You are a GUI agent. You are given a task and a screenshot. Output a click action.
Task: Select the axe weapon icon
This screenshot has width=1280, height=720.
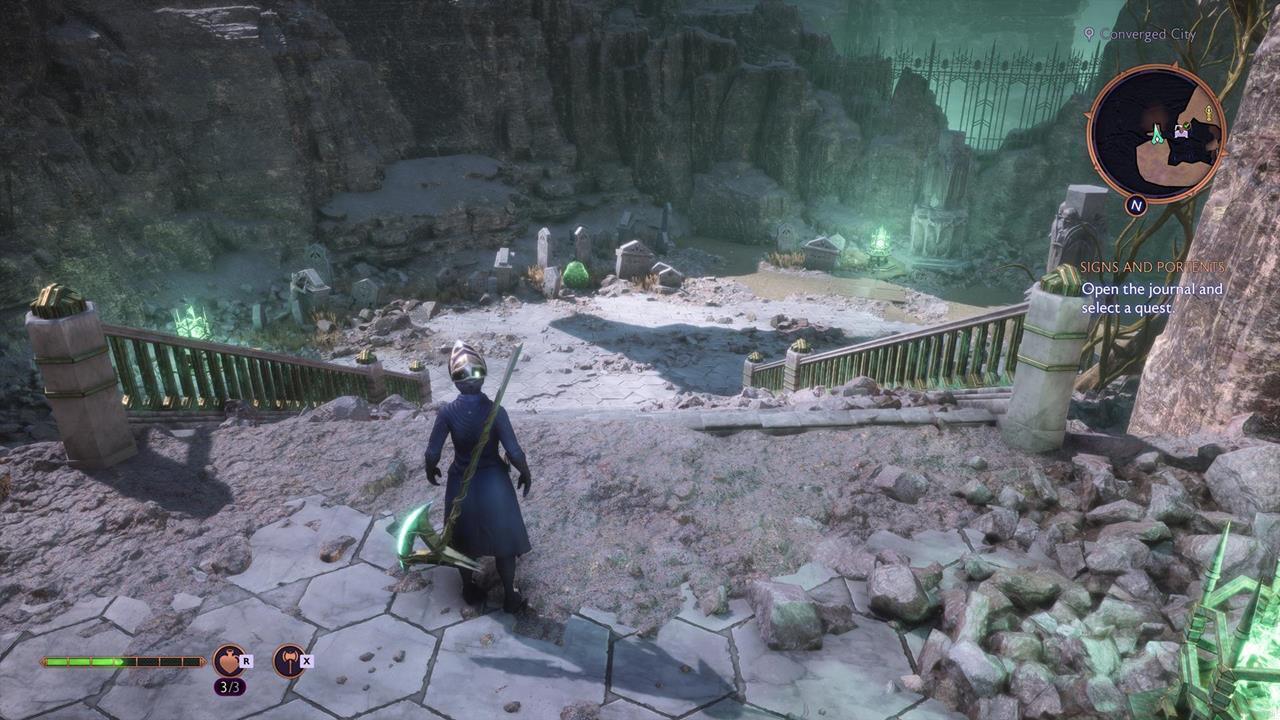point(289,660)
